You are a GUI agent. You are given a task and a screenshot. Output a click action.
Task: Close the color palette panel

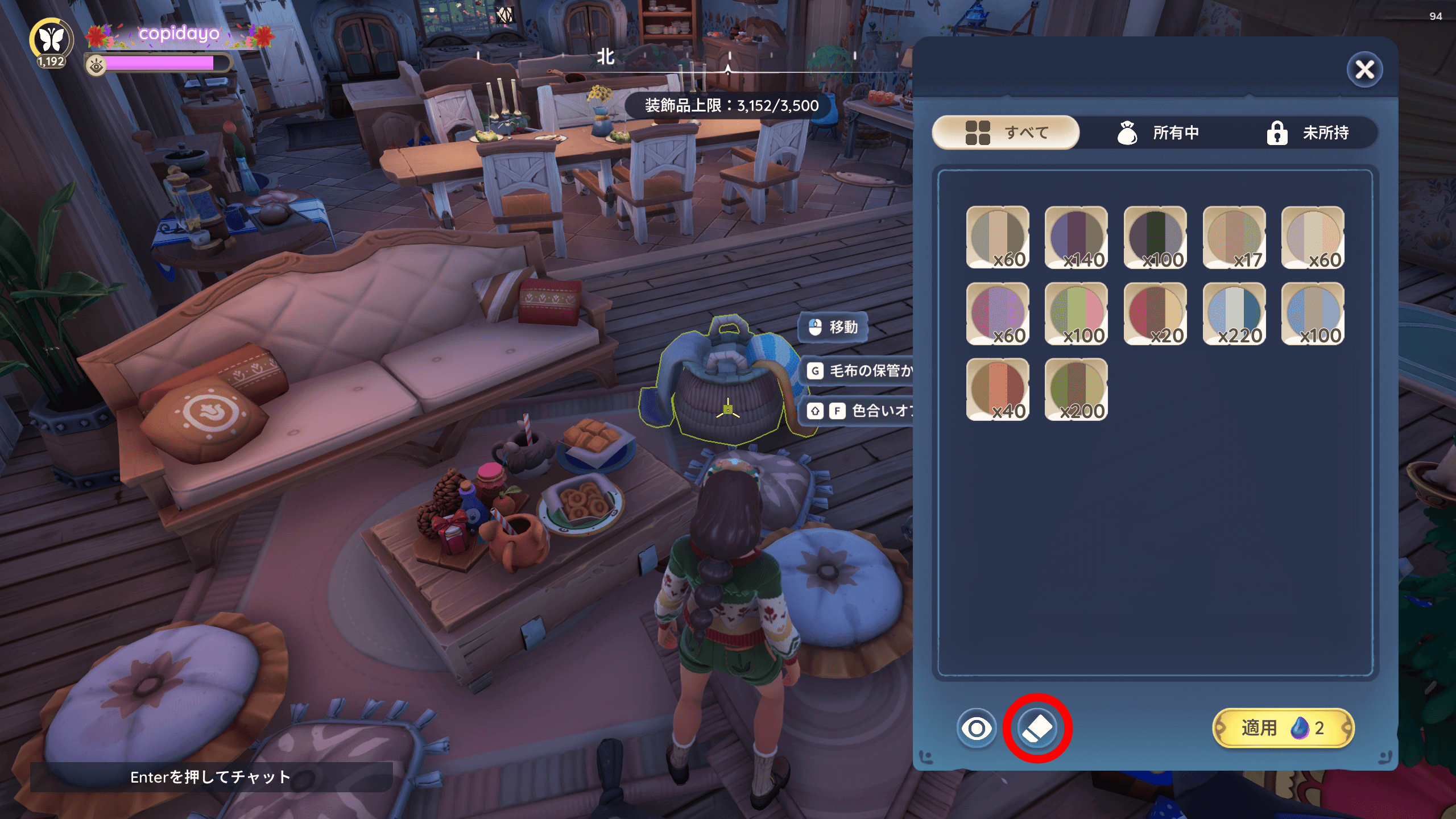(x=1364, y=70)
